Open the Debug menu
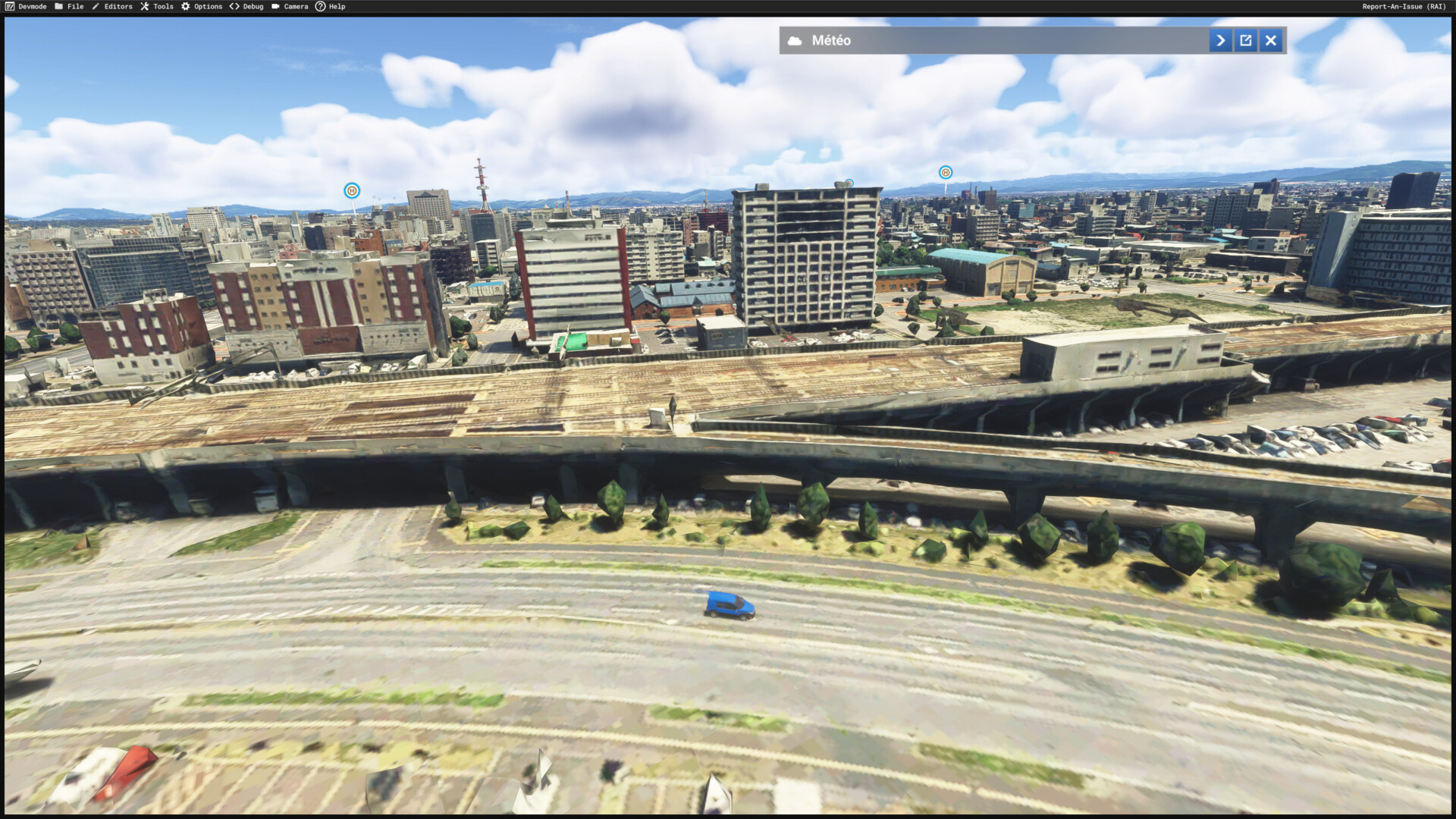 [x=246, y=7]
